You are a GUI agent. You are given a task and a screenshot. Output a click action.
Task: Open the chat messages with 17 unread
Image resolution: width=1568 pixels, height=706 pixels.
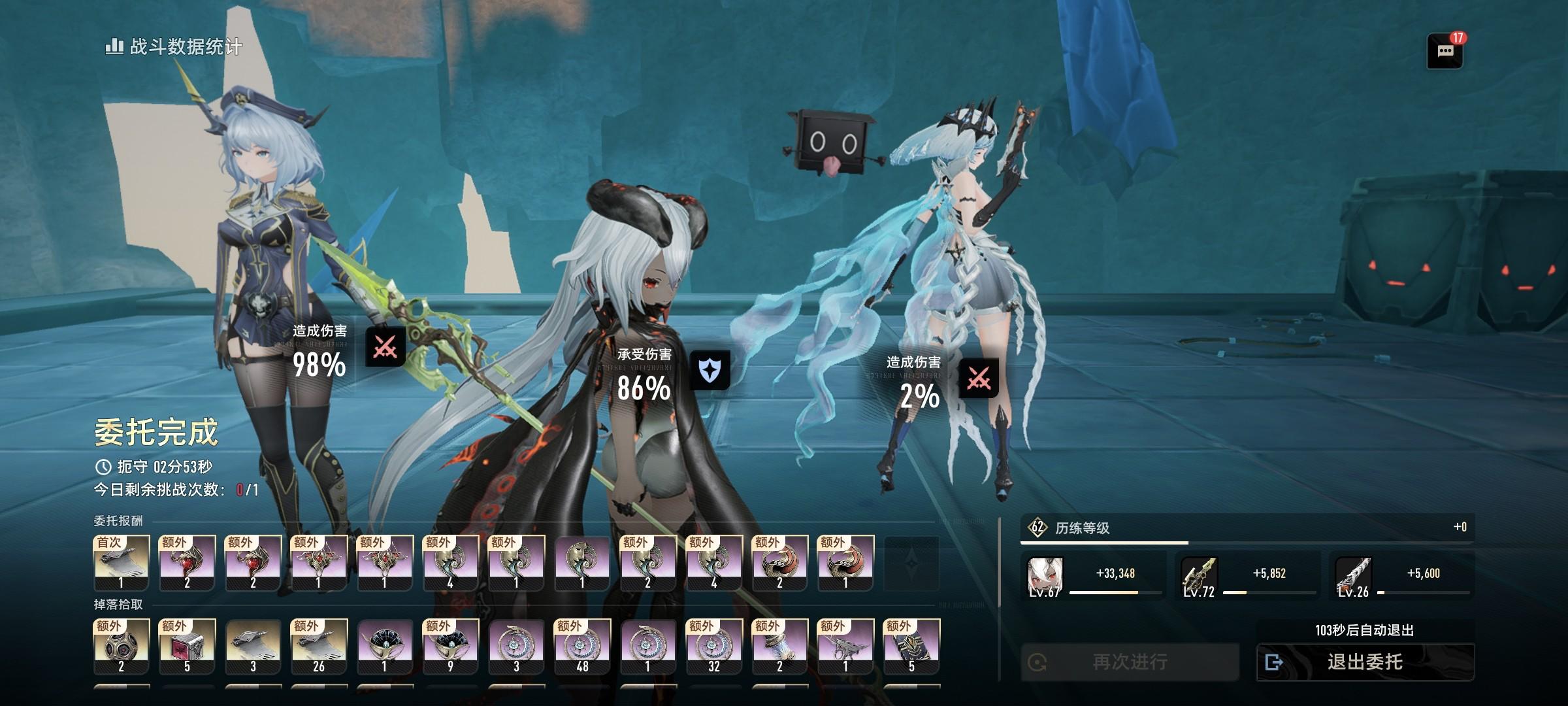tap(1445, 51)
